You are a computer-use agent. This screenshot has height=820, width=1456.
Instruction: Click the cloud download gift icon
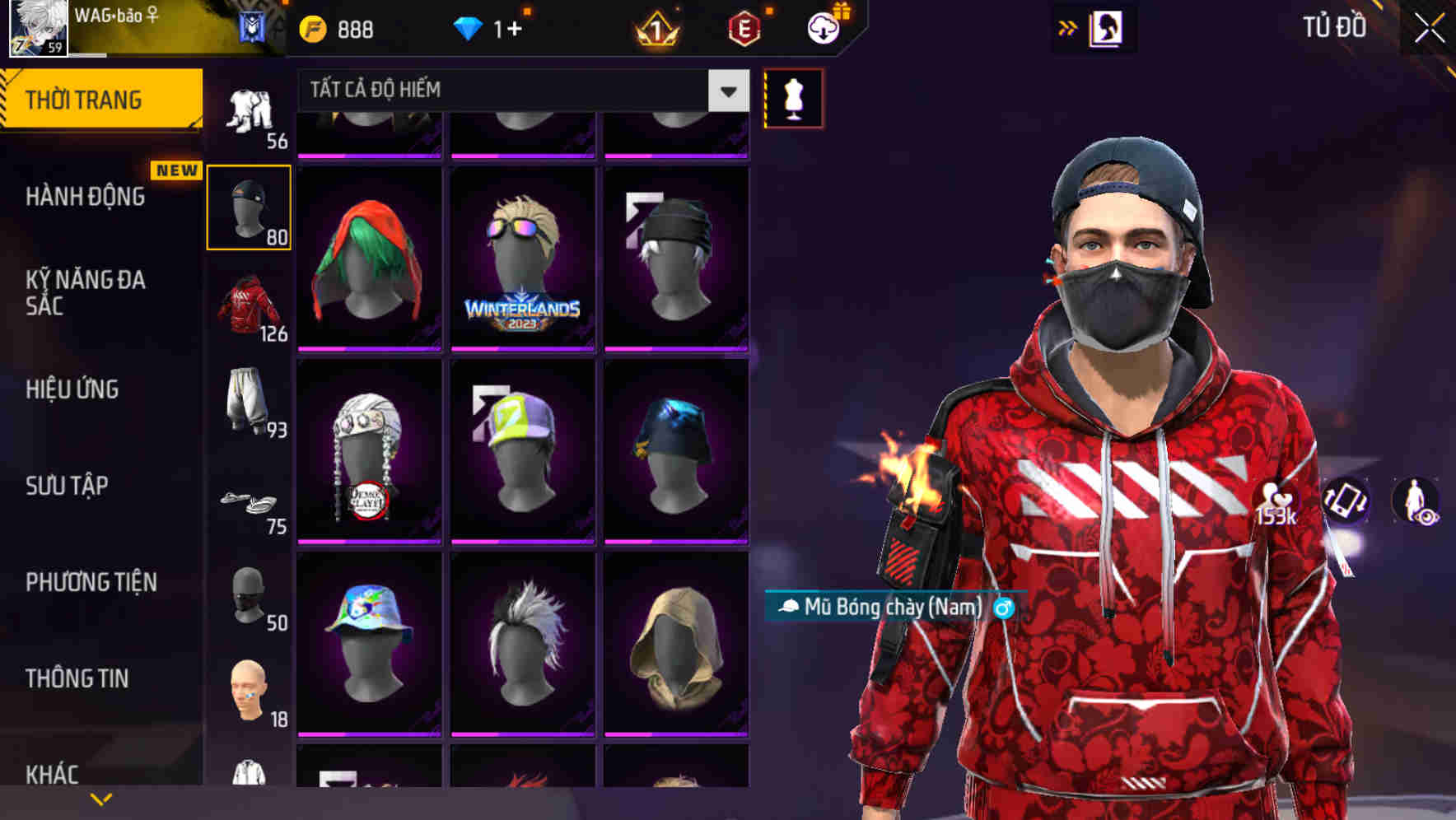[x=824, y=29]
